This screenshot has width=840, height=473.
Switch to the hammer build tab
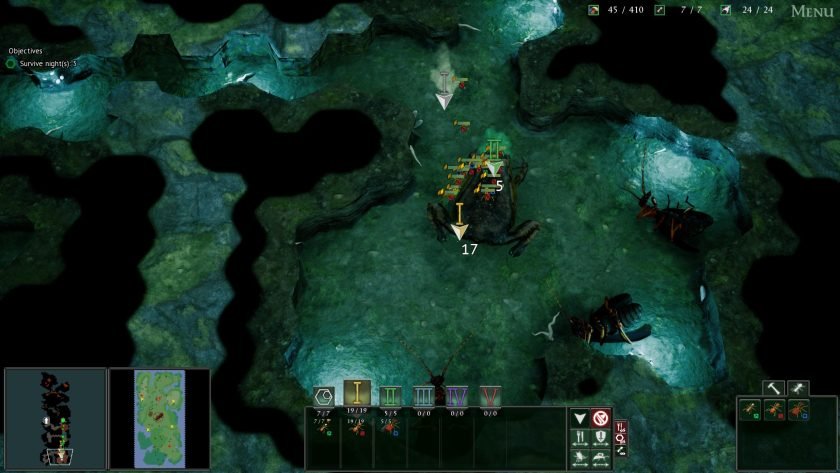pos(773,387)
